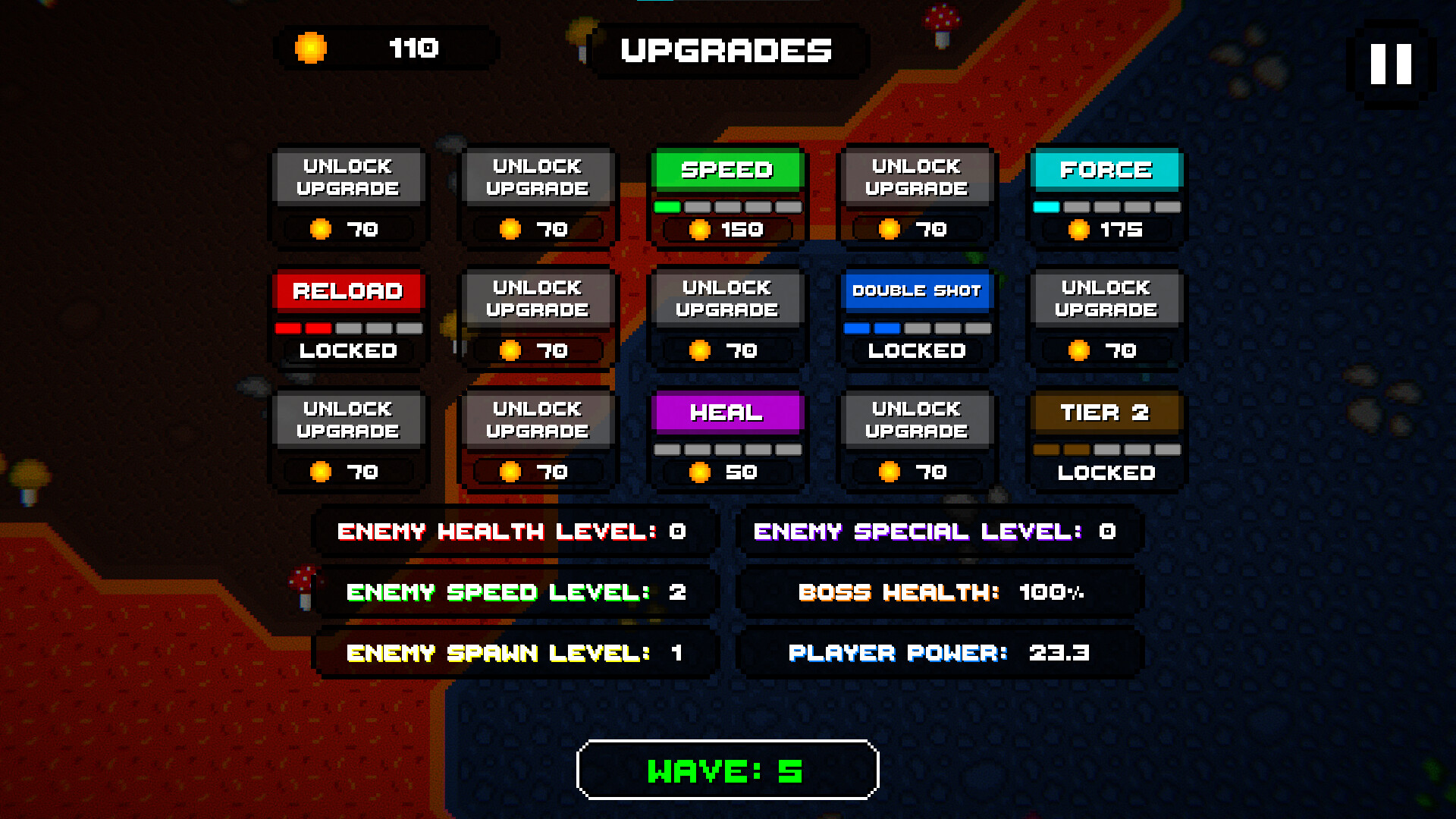Click the Force upgrade header
This screenshot has height=819, width=1456.
[x=1106, y=170]
